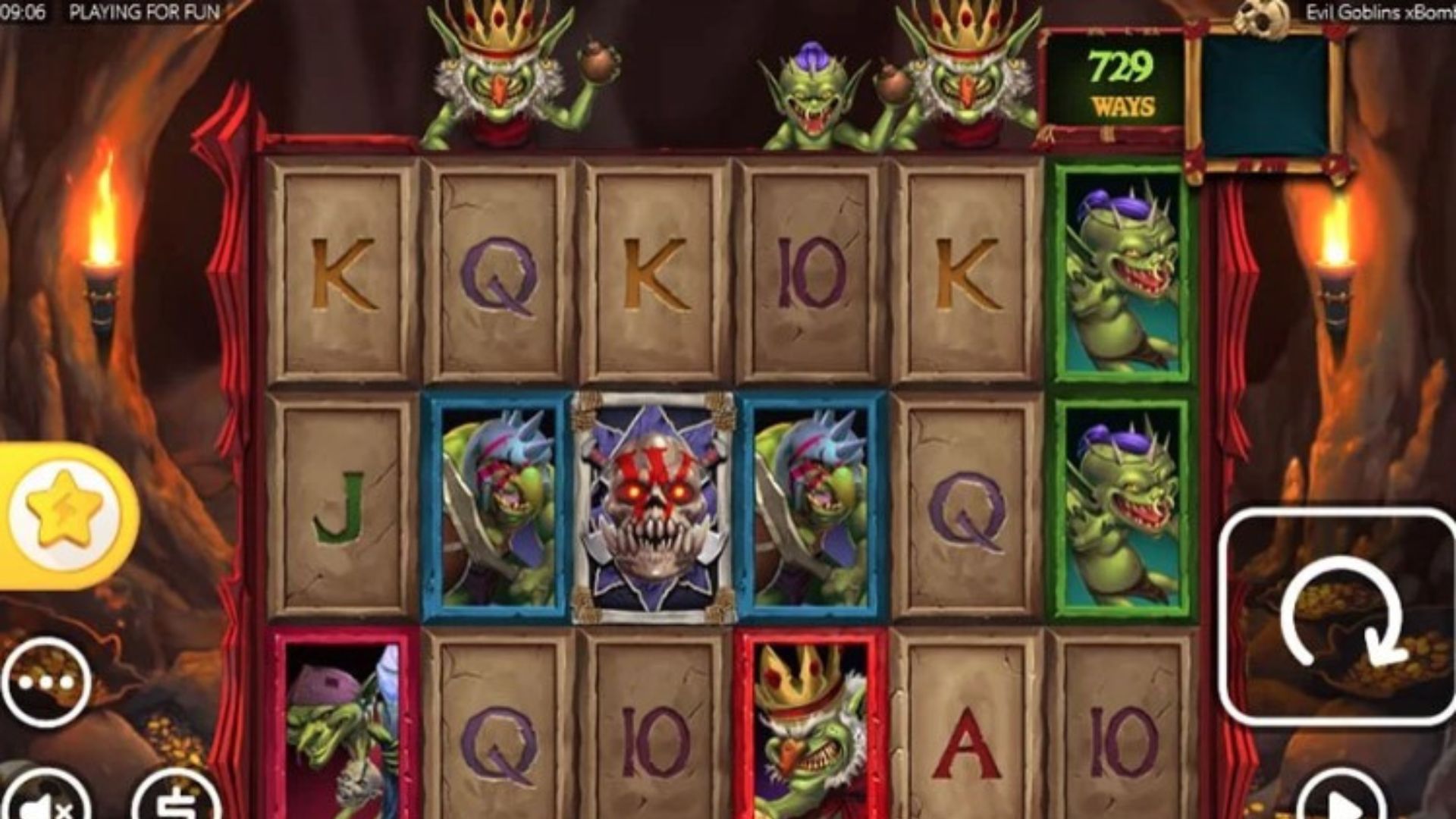Image resolution: width=1456 pixels, height=819 pixels.
Task: Open the three-dots menu button
Action: point(45,682)
